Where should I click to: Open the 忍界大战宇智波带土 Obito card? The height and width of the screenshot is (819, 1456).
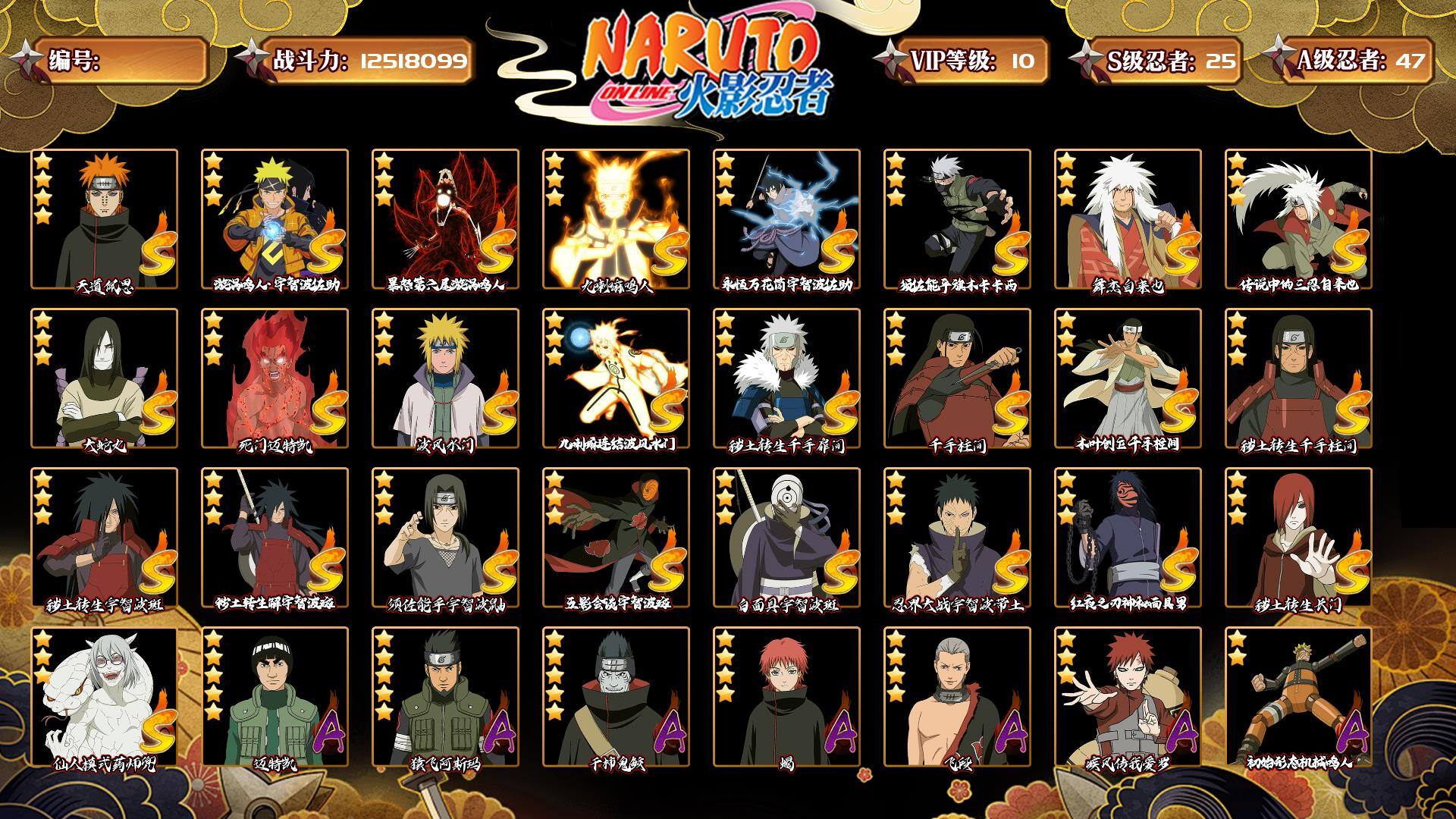click(x=957, y=538)
